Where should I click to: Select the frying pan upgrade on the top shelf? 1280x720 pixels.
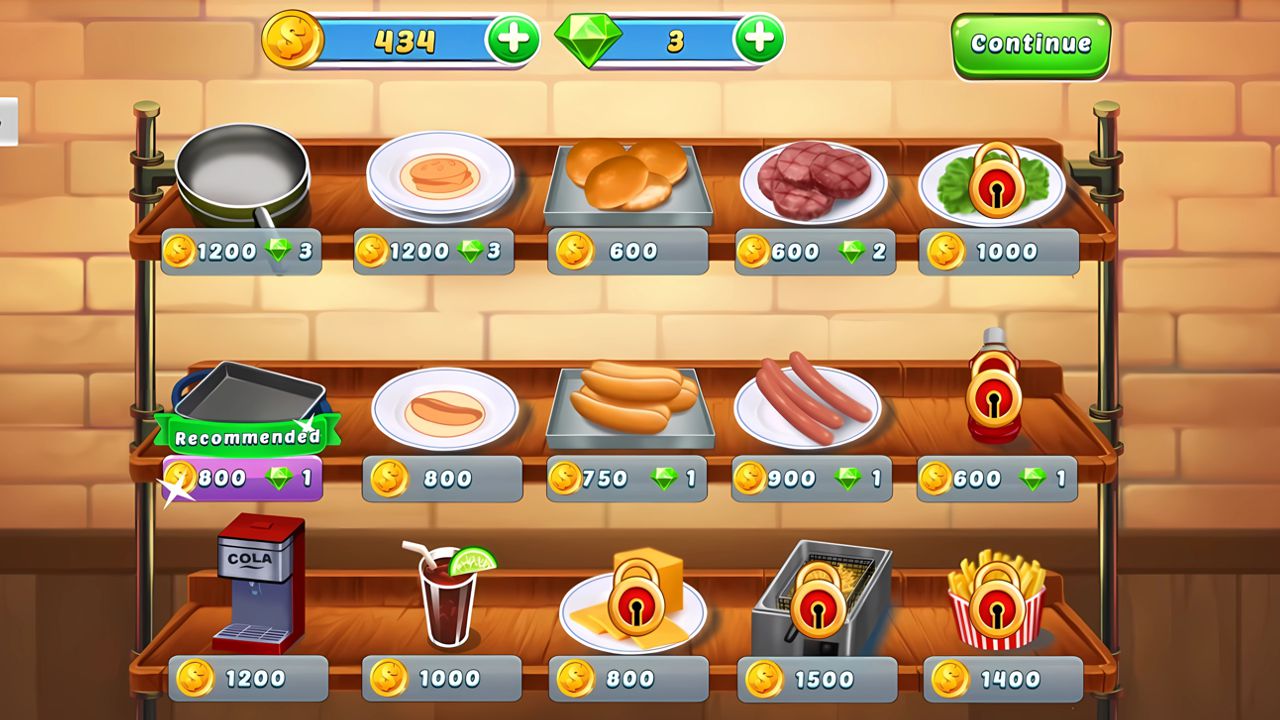[243, 175]
